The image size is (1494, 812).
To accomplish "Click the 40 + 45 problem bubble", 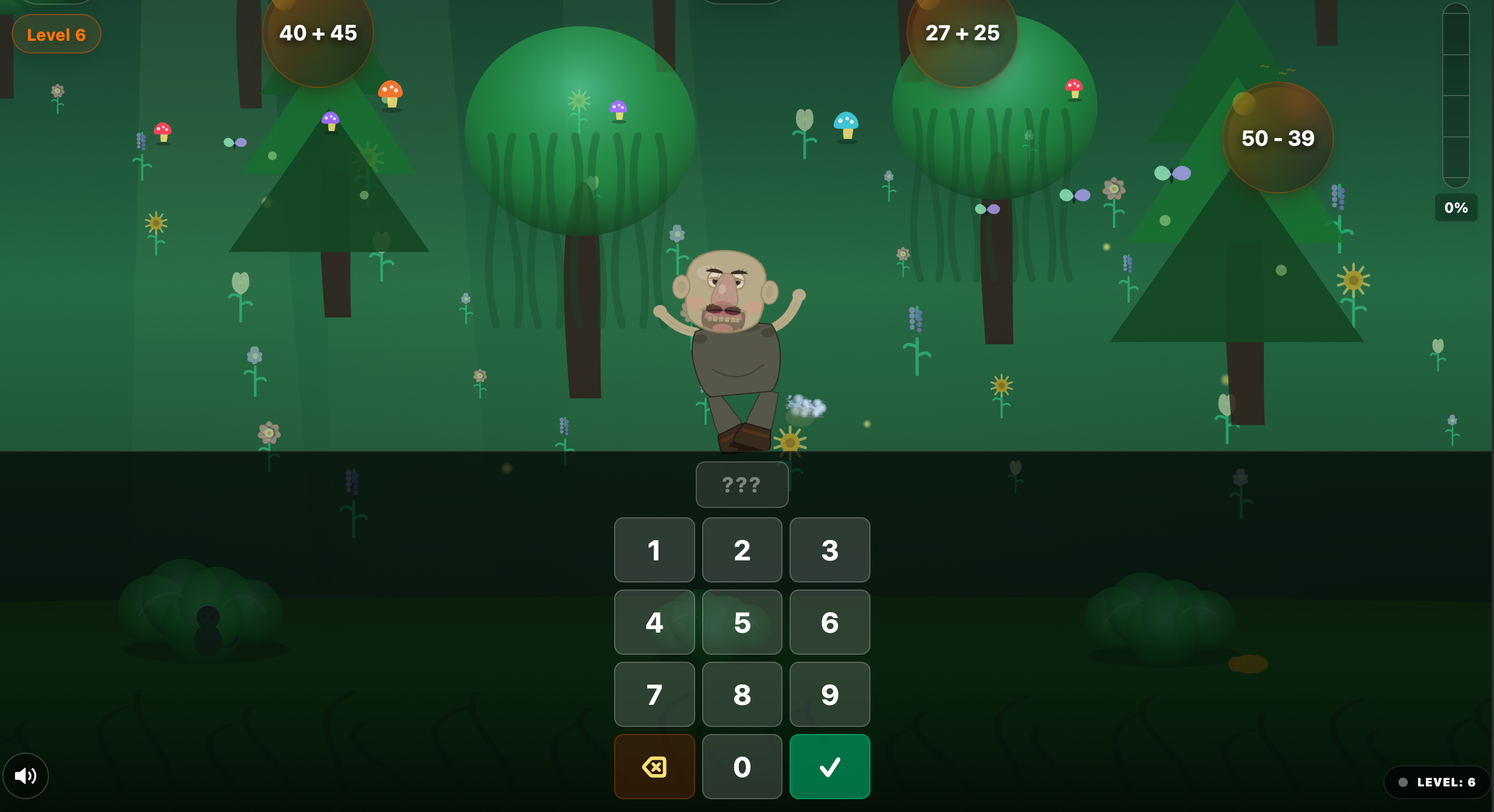I will point(318,33).
